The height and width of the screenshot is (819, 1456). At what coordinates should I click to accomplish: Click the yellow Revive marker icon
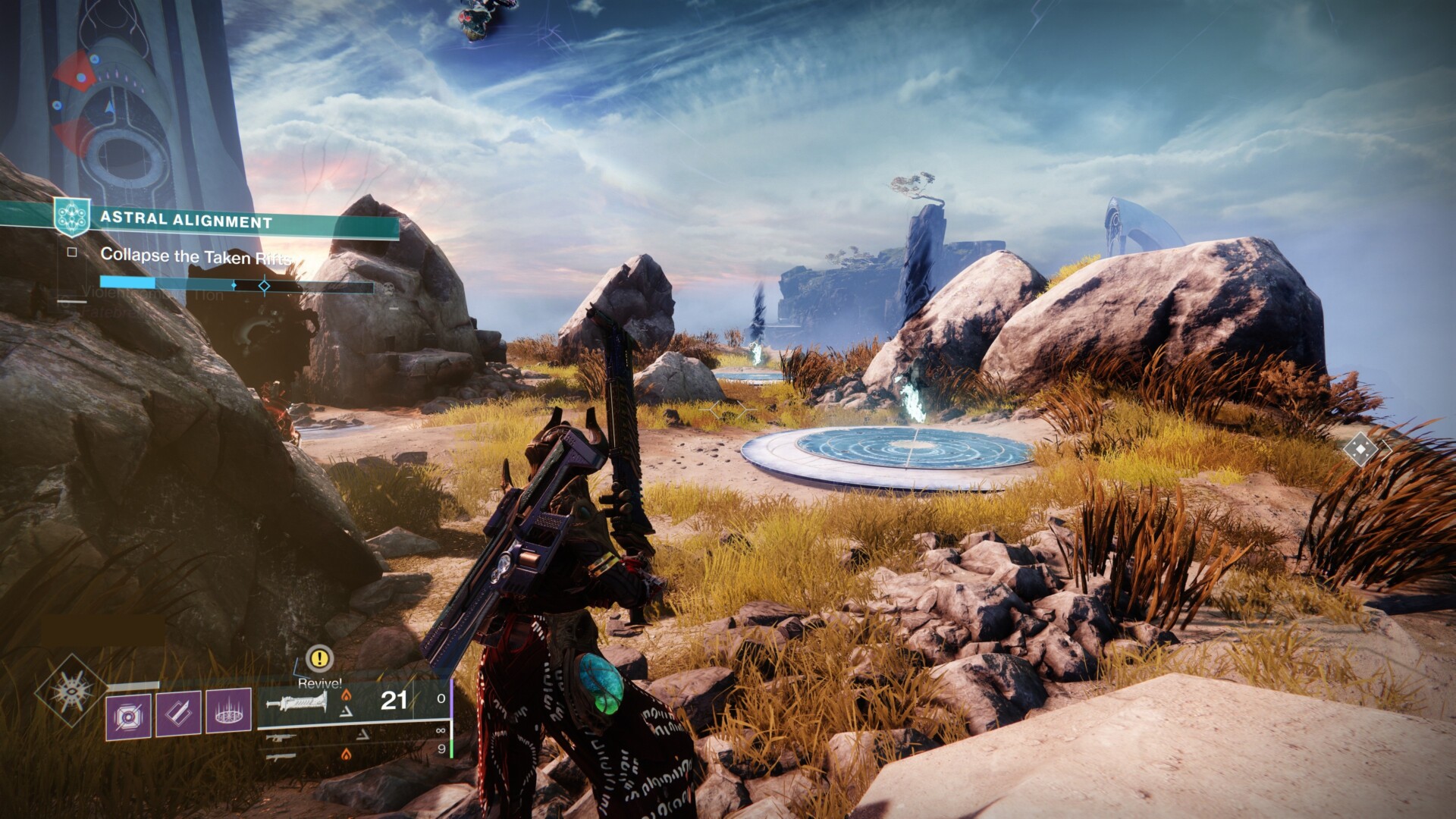pos(319,657)
